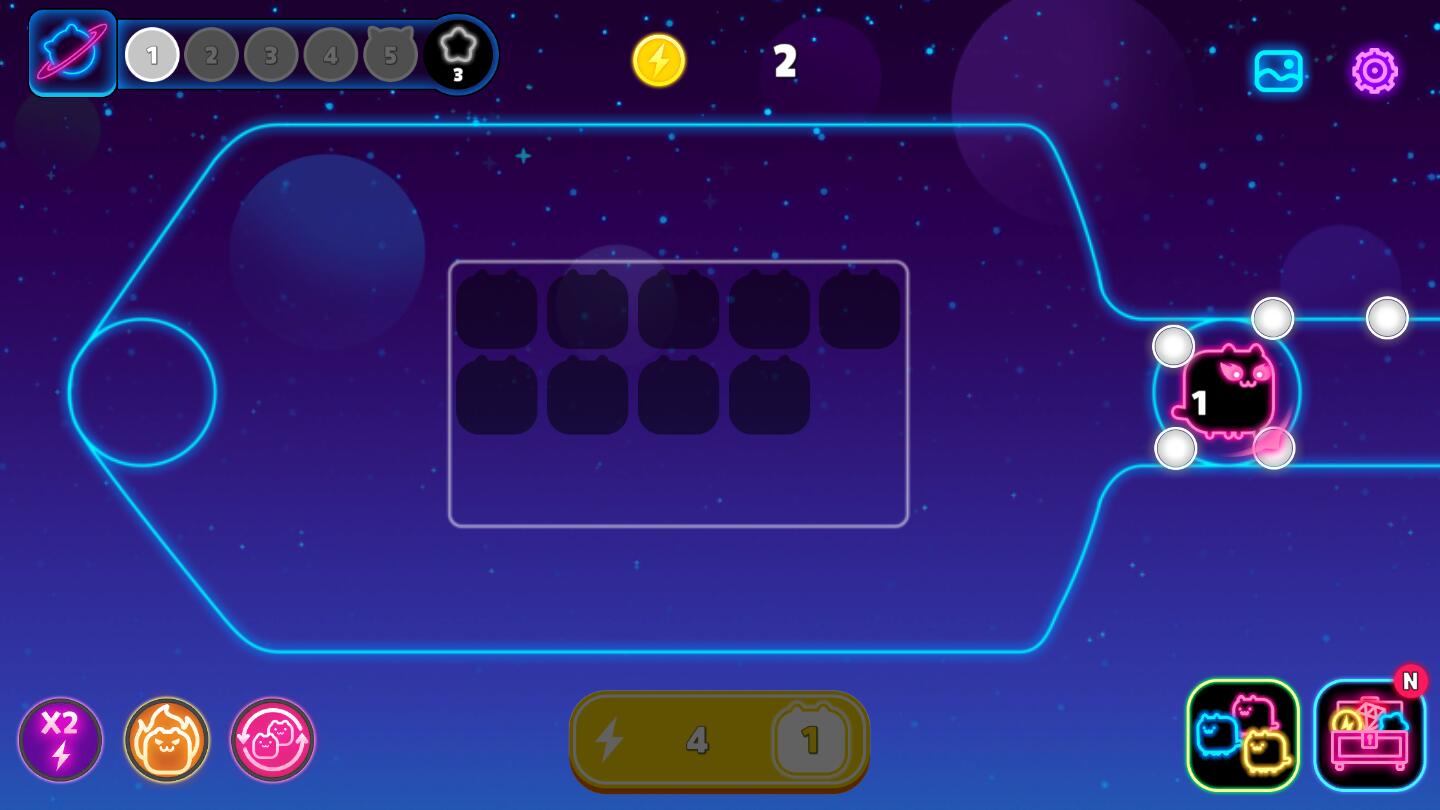Click the greyed level 5 cat badge
The width and height of the screenshot is (1440, 810).
[x=389, y=55]
